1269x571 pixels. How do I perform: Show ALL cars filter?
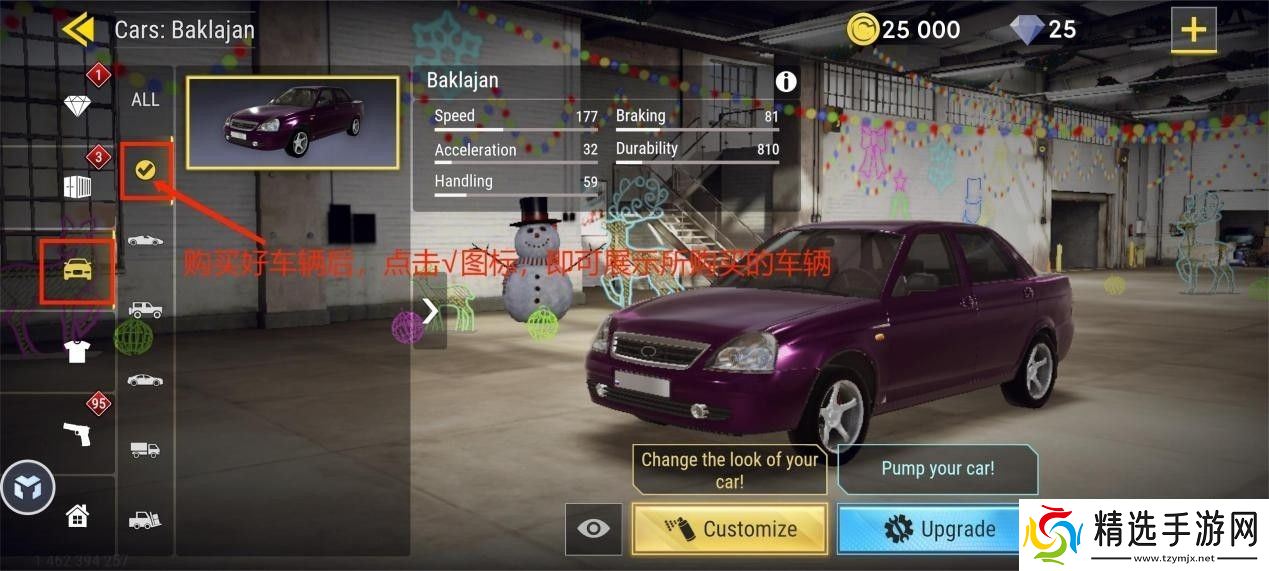[145, 99]
